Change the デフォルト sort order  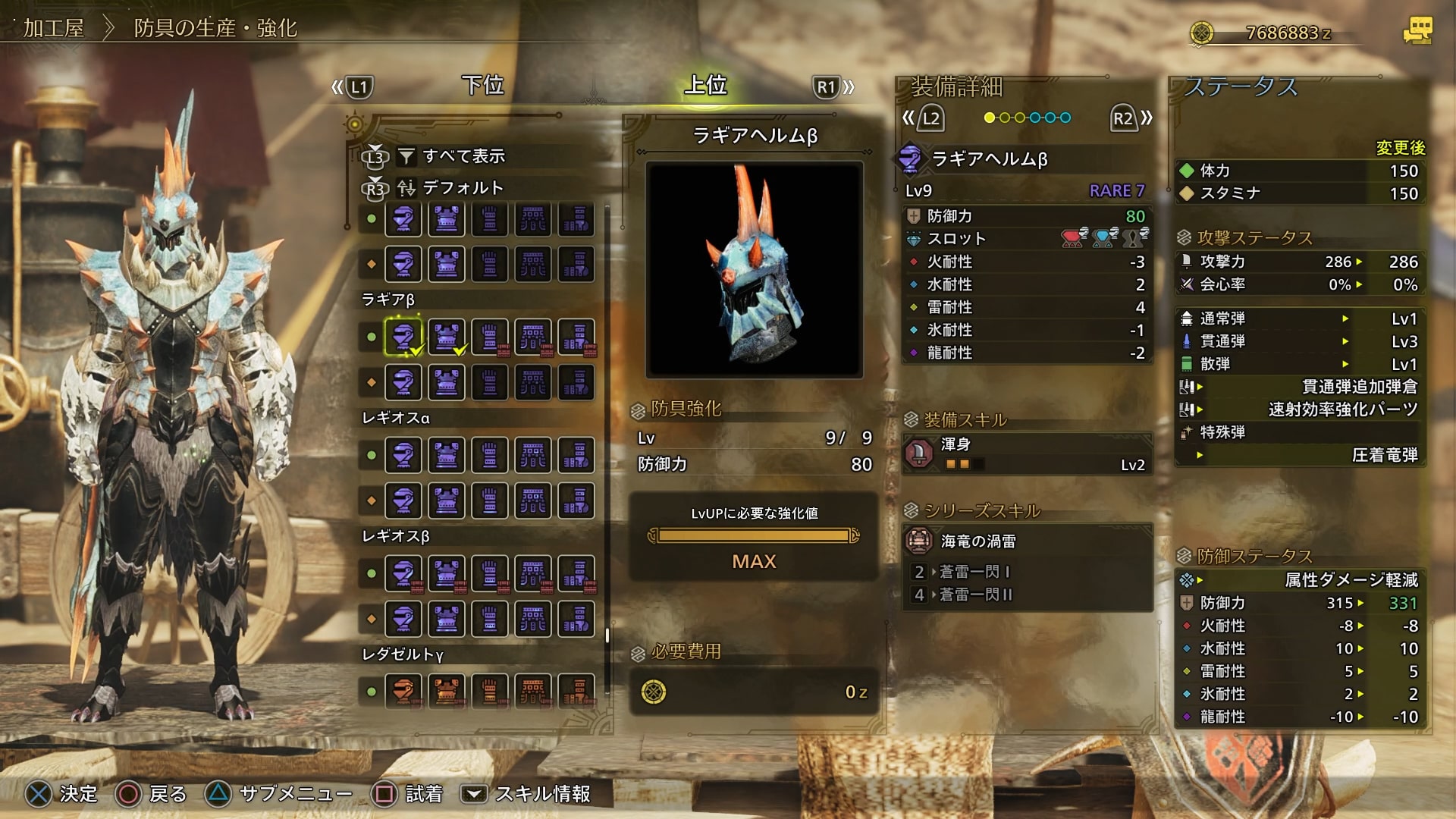tap(463, 187)
